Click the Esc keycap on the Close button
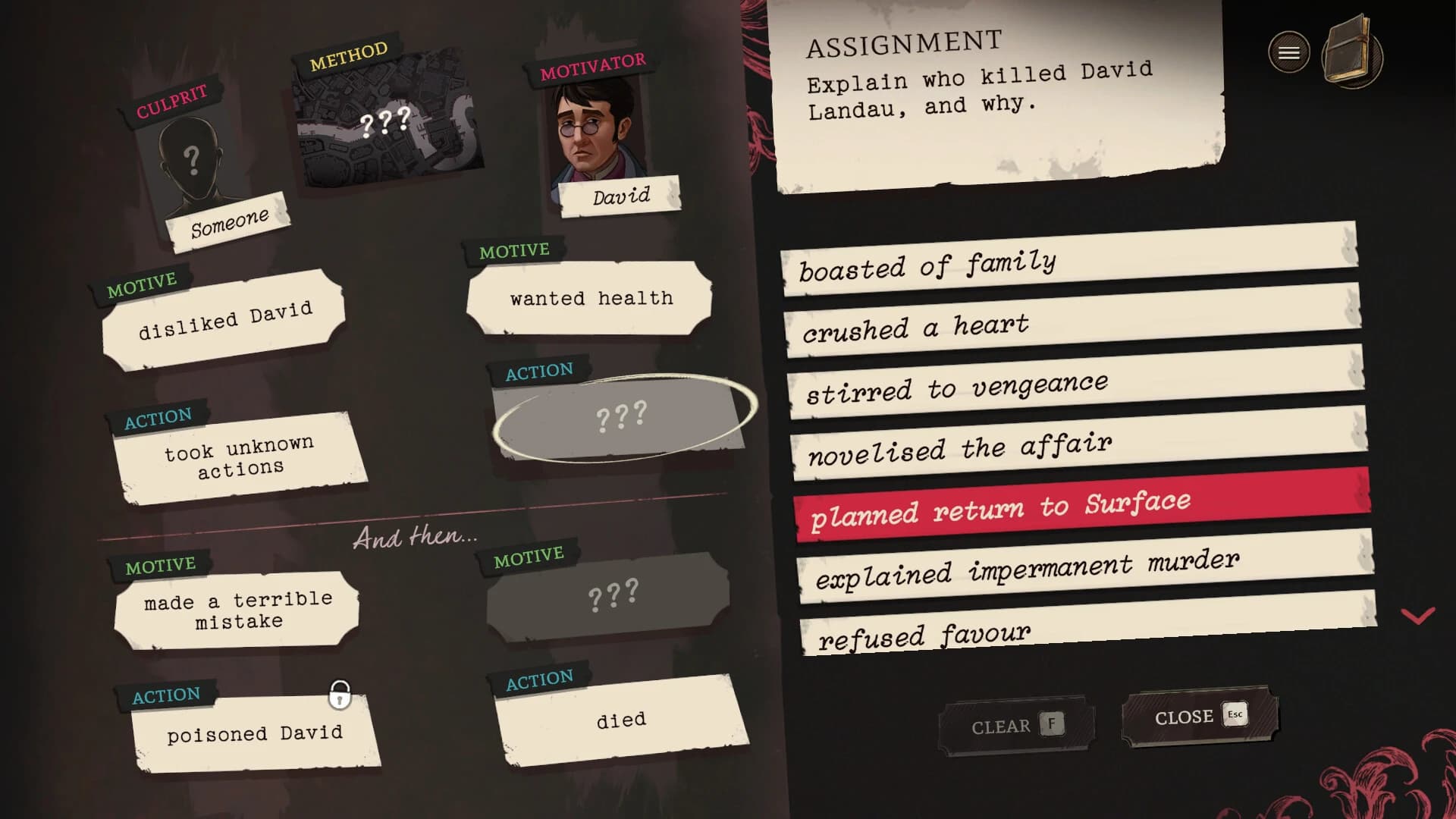 click(1235, 714)
